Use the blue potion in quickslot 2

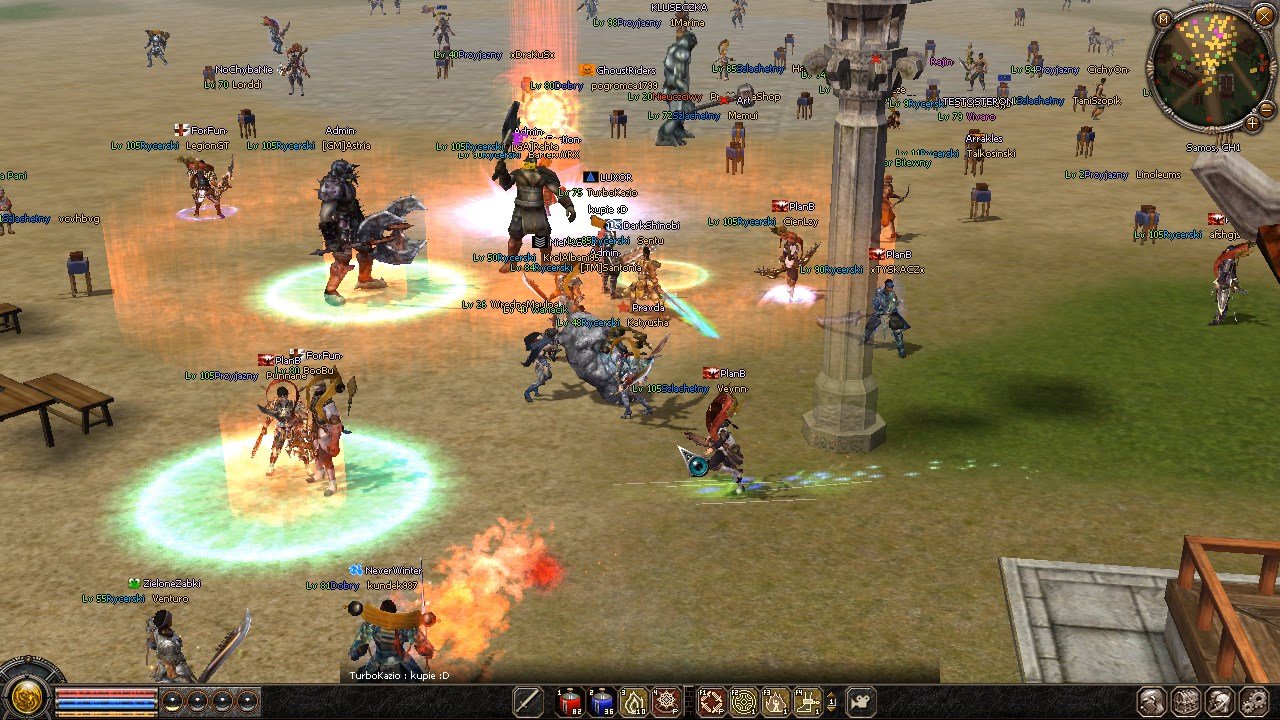(x=602, y=702)
